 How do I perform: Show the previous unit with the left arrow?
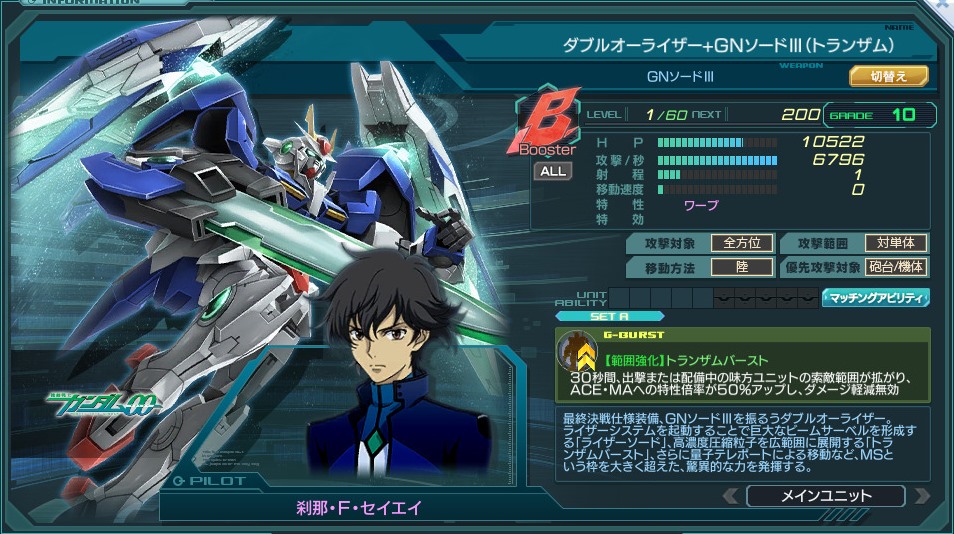coord(731,496)
